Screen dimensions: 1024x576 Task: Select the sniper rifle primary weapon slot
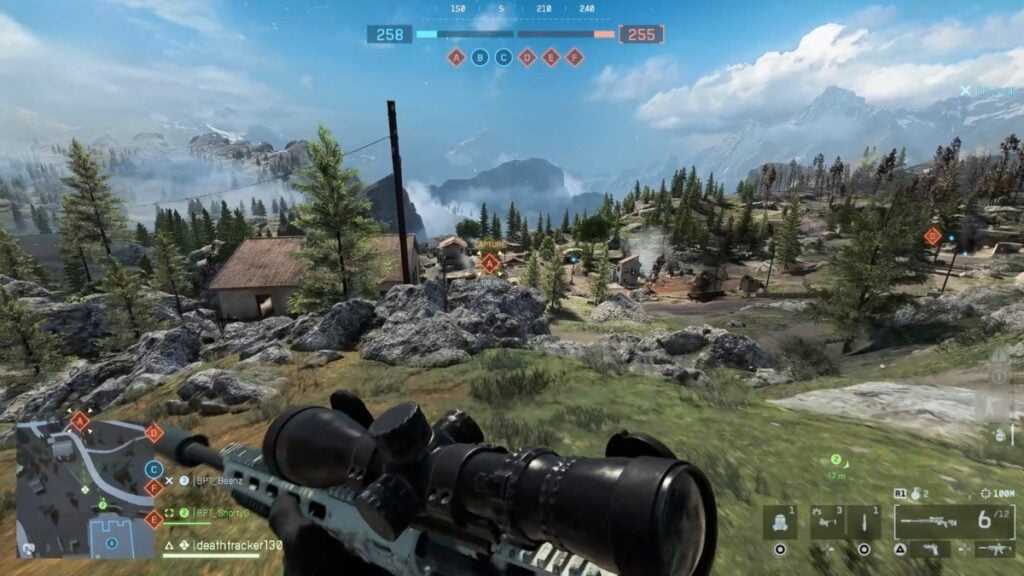click(940, 521)
